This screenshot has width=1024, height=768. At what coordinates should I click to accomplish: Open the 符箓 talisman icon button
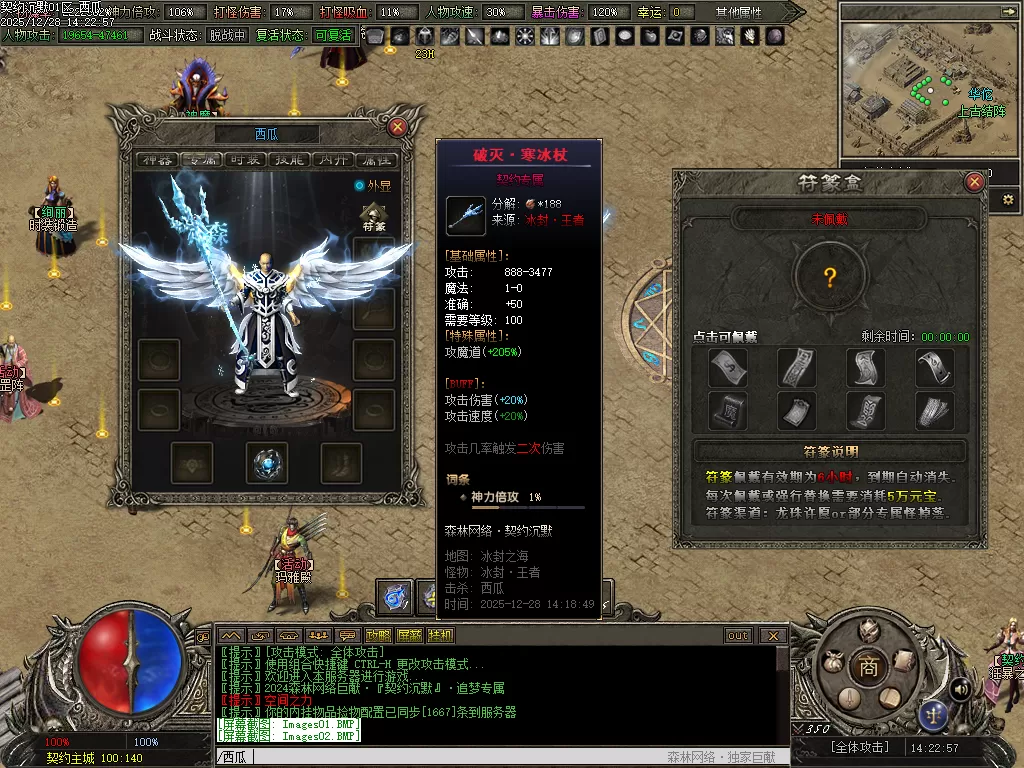click(x=376, y=217)
